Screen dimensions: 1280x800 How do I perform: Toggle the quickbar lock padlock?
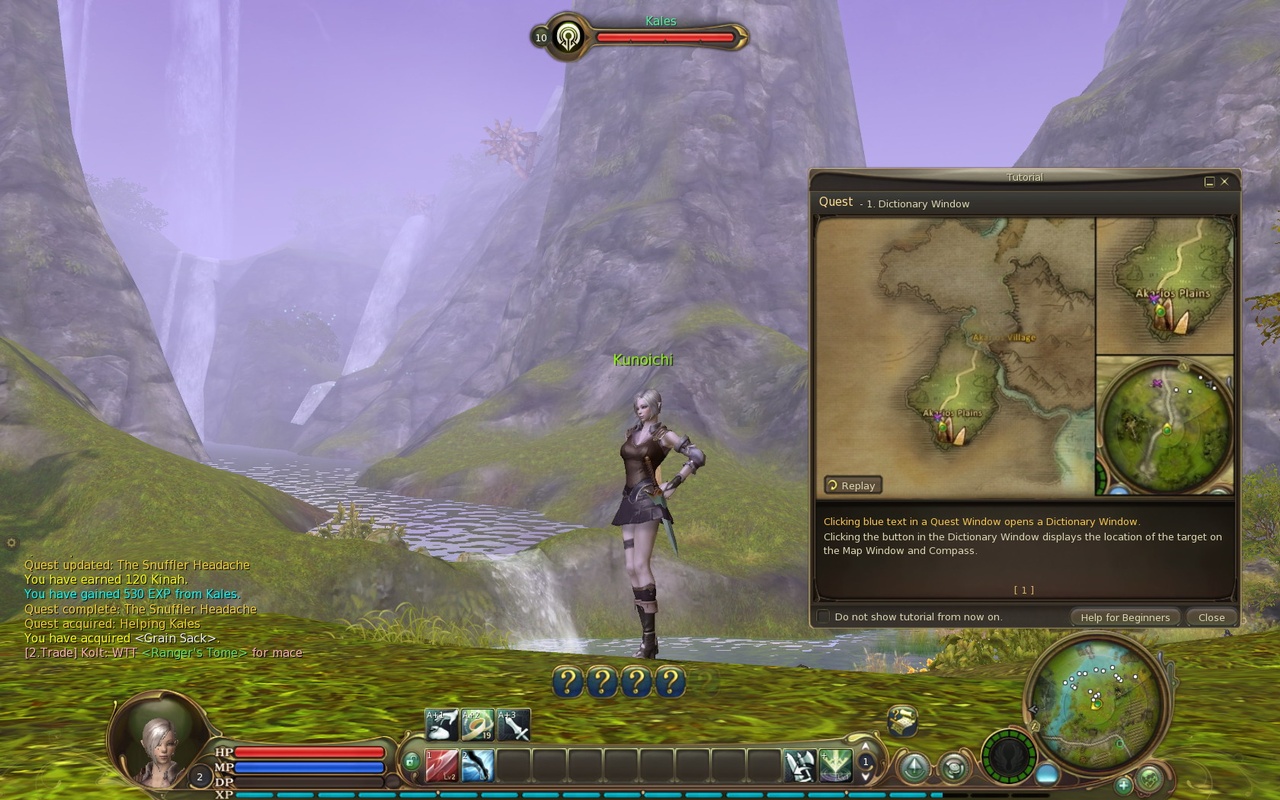coord(412,759)
